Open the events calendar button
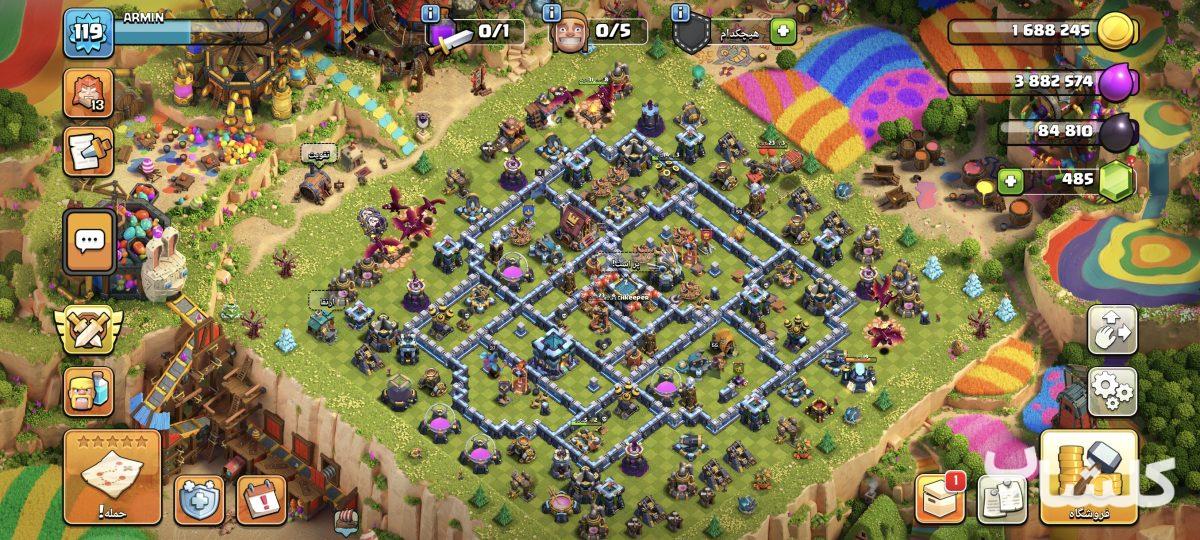1200x540 pixels. point(261,499)
